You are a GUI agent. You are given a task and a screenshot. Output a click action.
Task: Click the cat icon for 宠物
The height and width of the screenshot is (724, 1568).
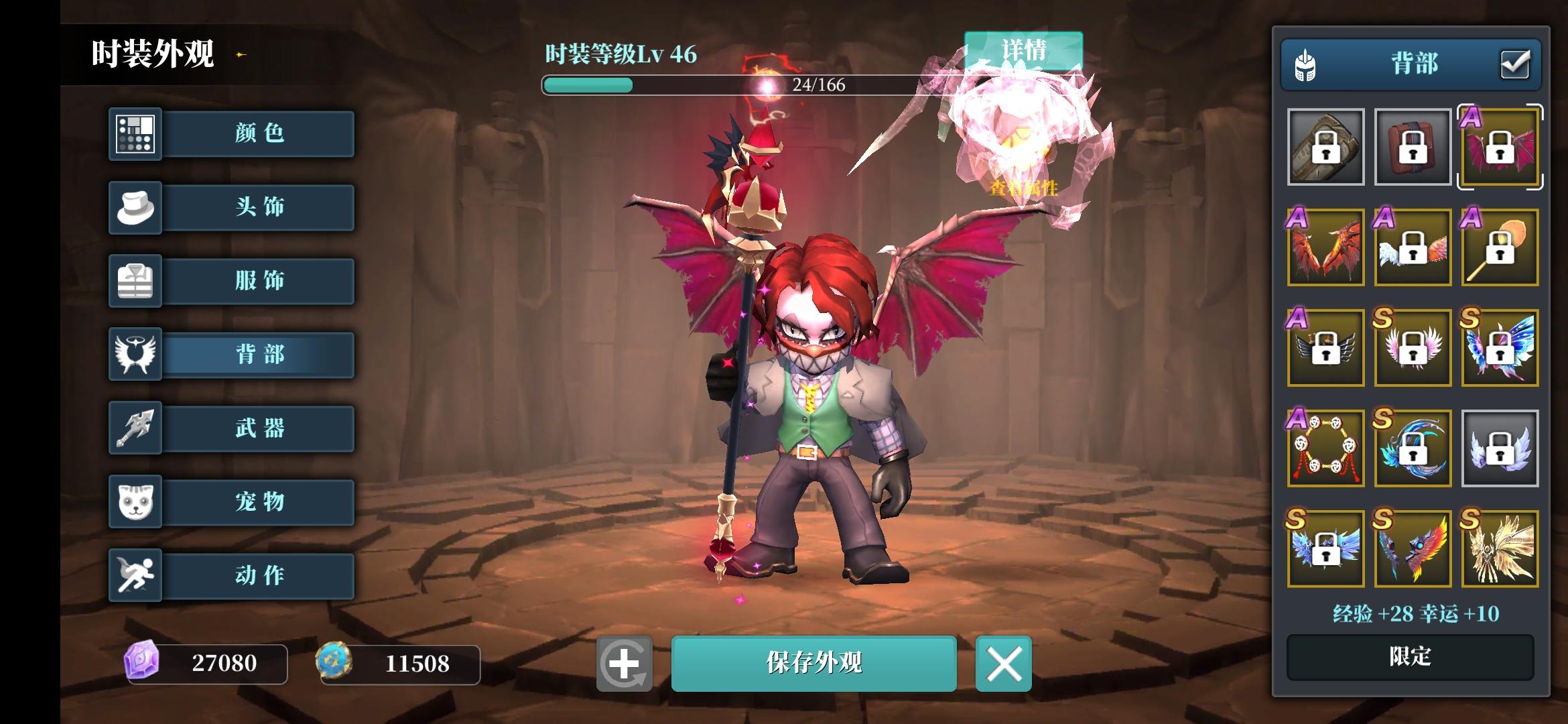pyautogui.click(x=136, y=502)
